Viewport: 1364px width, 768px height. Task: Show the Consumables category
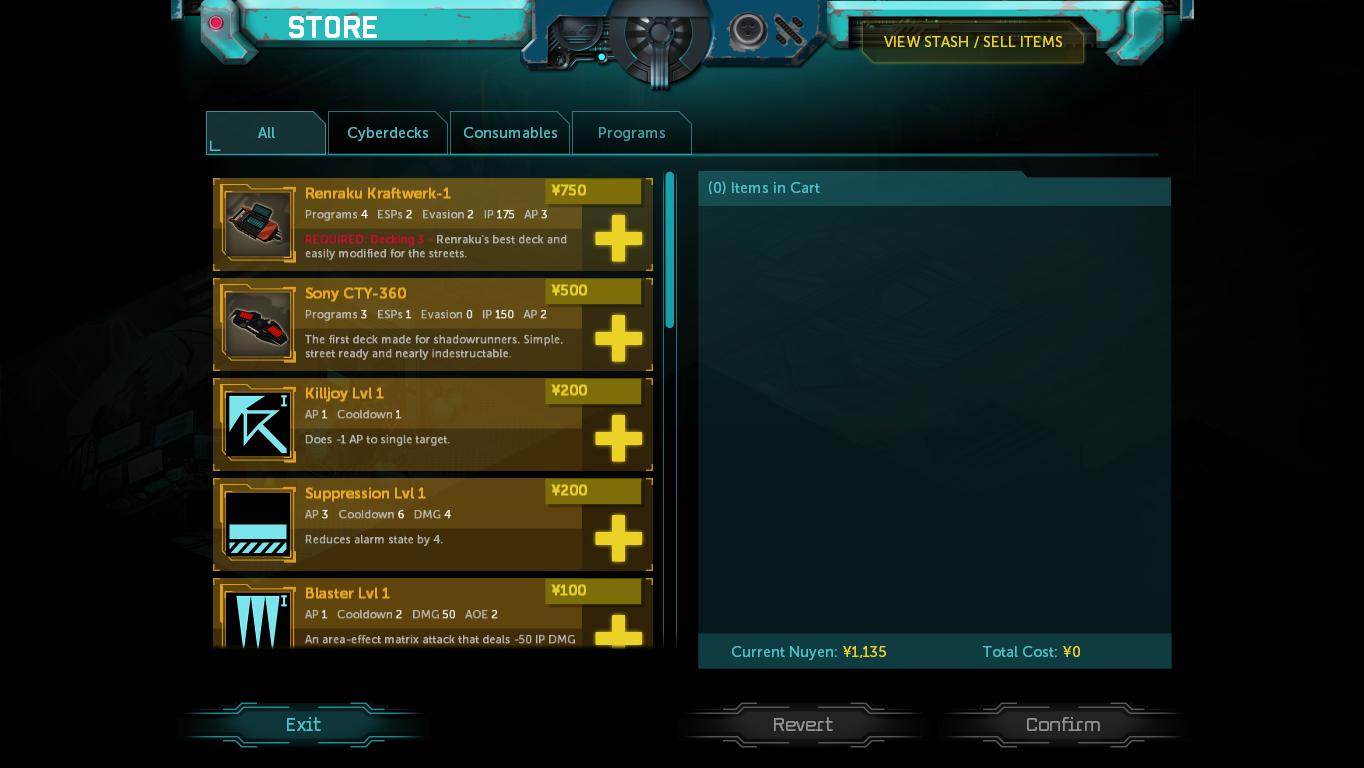point(510,133)
